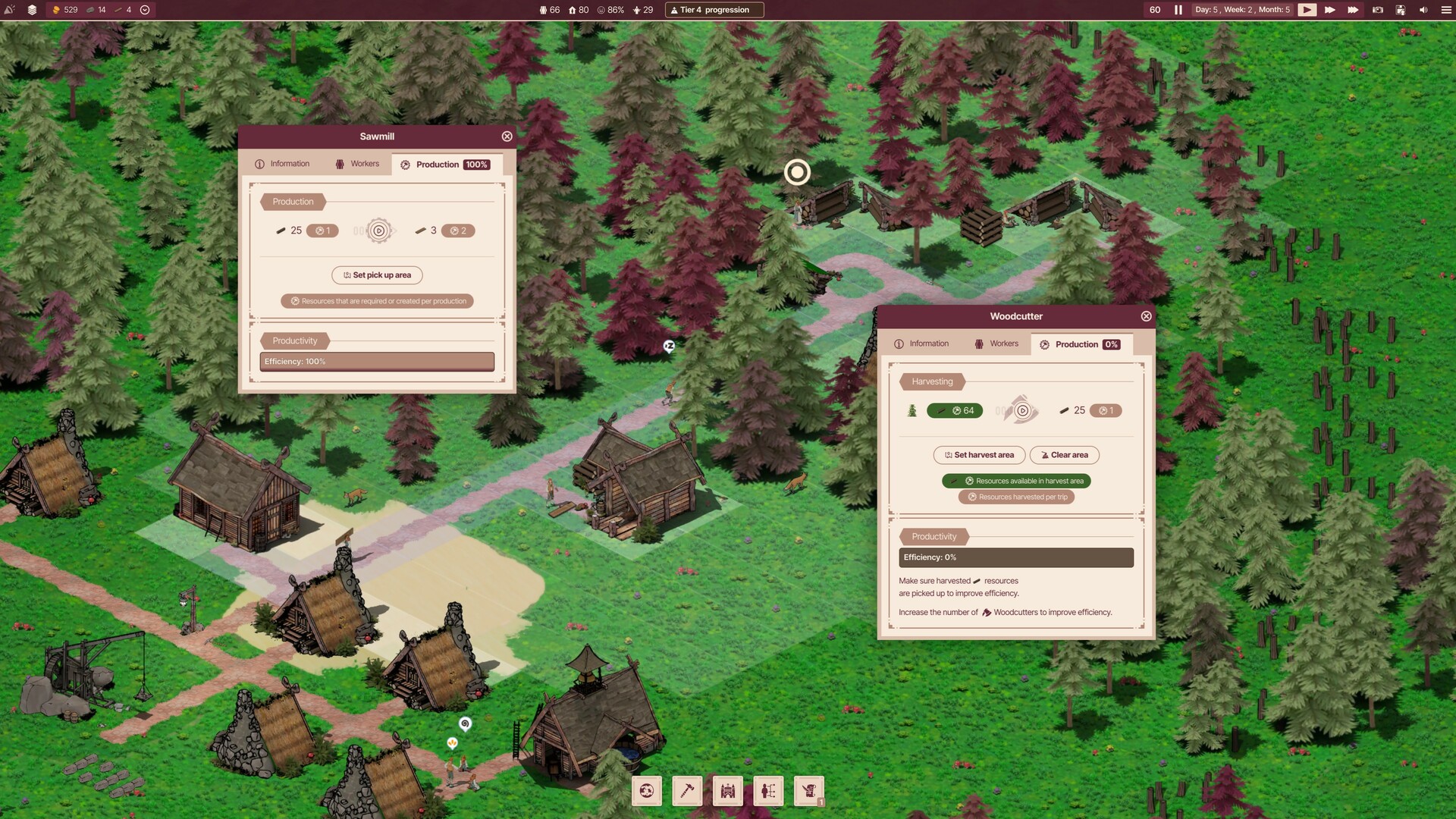This screenshot has width=1456, height=819.
Task: Click Clear area in Woodcutter panel
Action: click(1065, 455)
